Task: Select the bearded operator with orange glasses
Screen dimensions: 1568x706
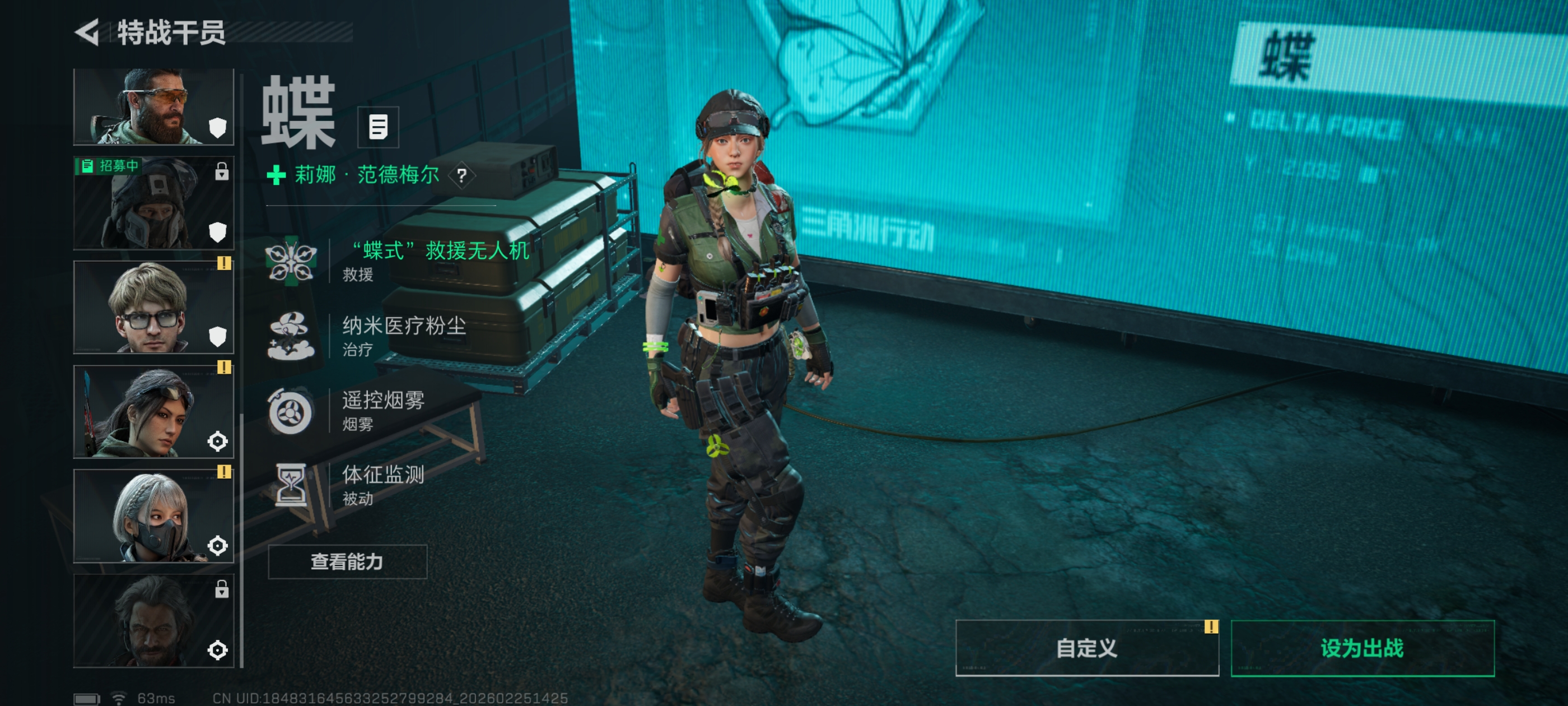Action: 153,106
